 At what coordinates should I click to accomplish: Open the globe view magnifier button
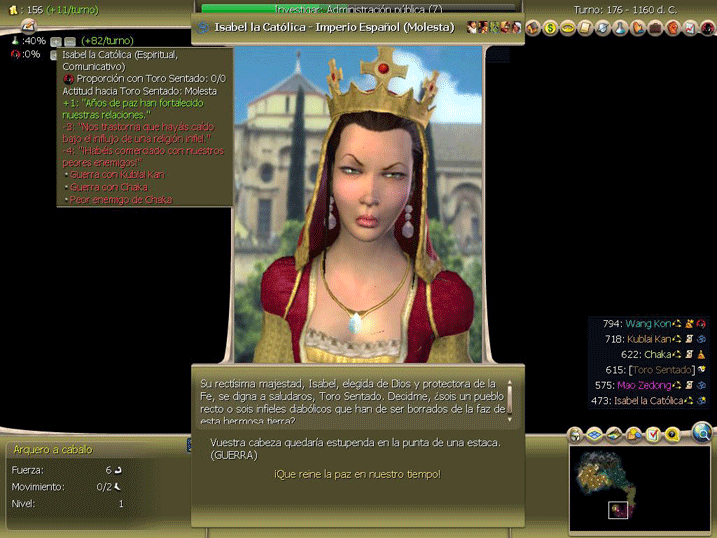click(702, 433)
